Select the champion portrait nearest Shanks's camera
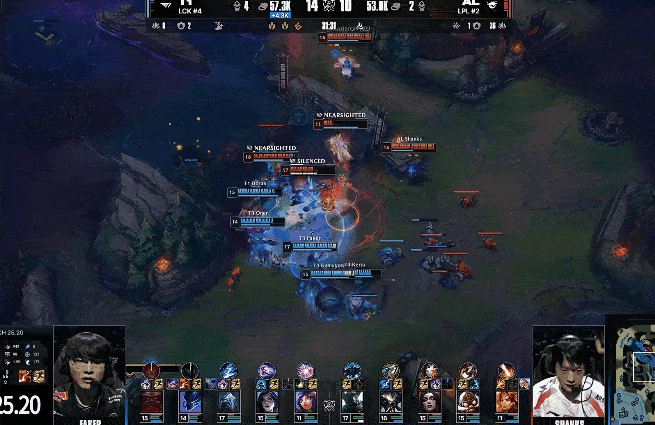This screenshot has height=425, width=655. tap(506, 400)
